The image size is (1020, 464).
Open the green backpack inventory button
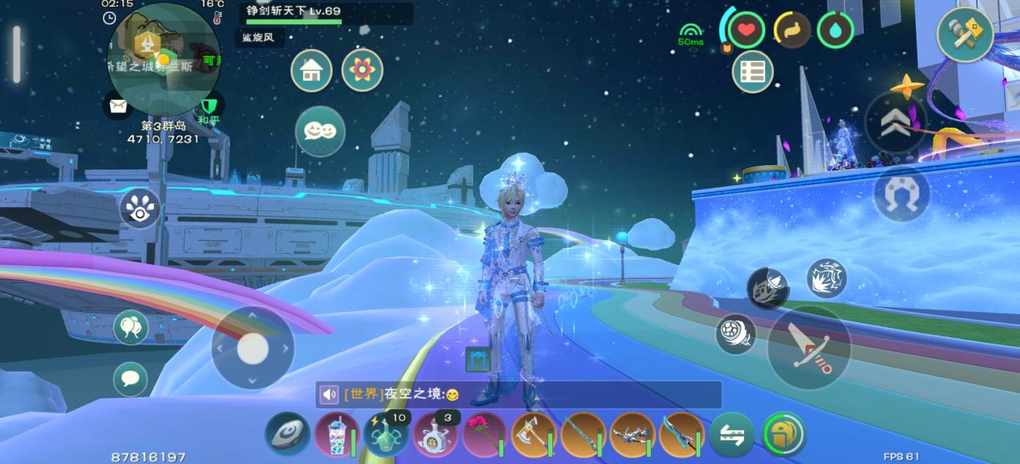click(x=784, y=435)
